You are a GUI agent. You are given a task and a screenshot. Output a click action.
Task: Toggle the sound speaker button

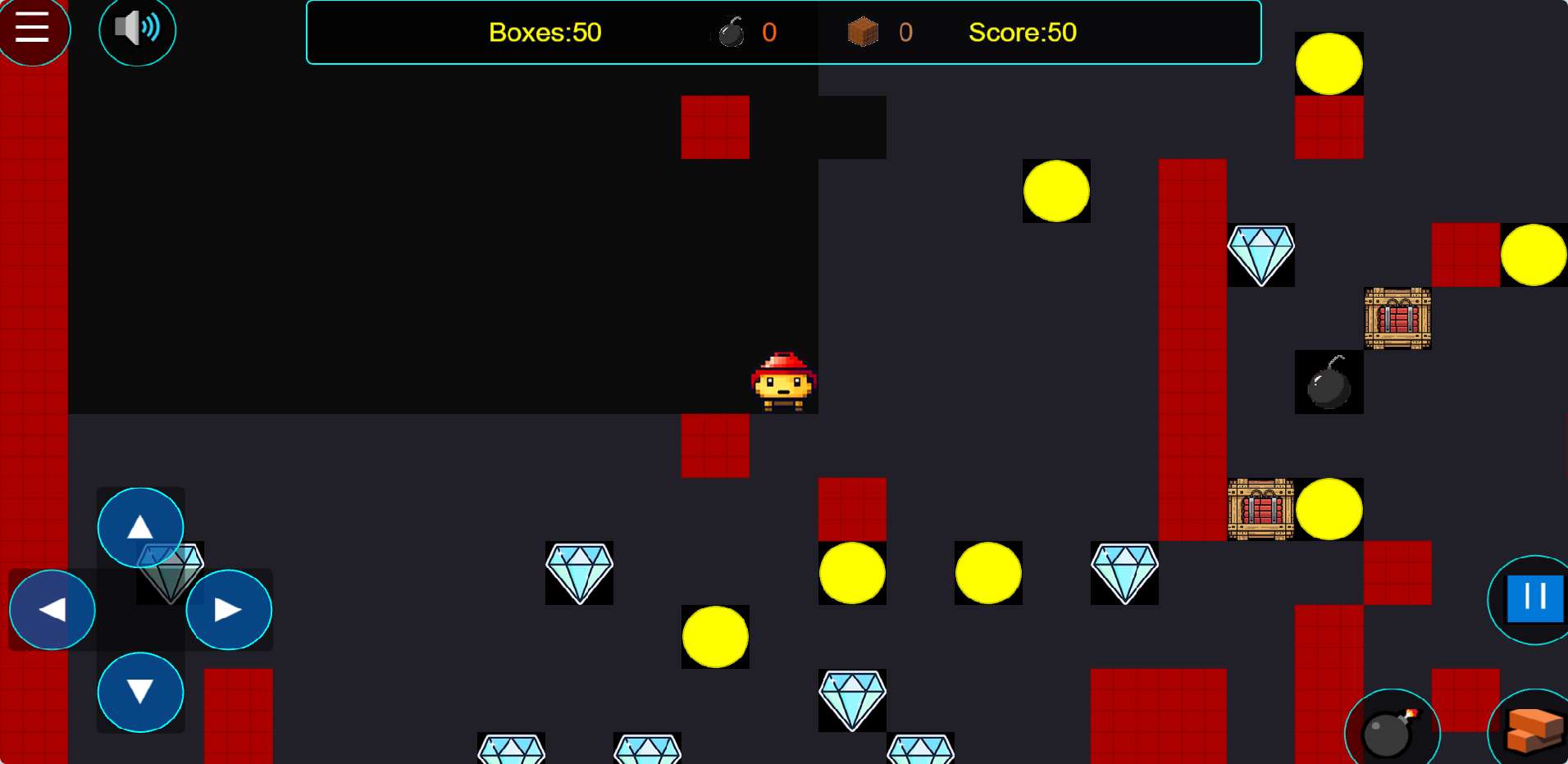point(137,30)
